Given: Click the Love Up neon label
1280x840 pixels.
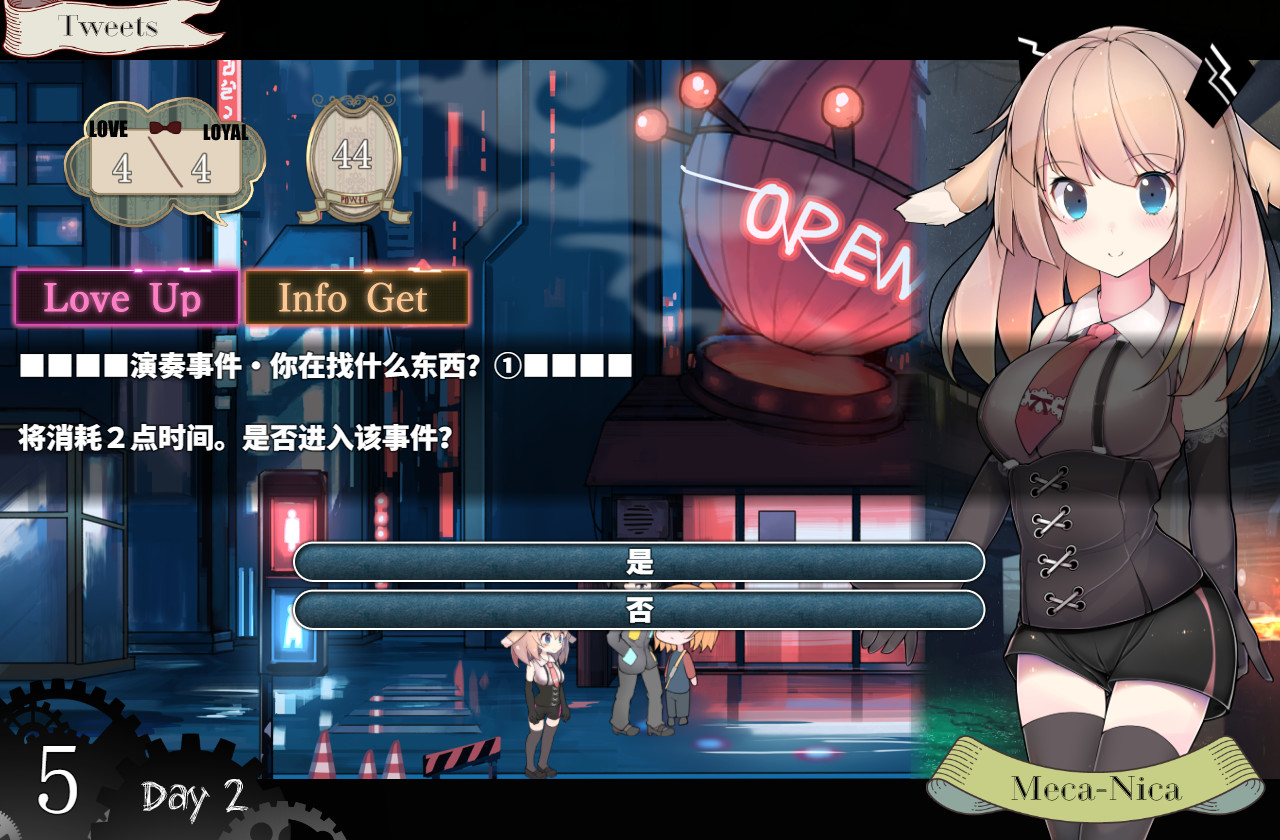Looking at the screenshot, I should tap(126, 298).
